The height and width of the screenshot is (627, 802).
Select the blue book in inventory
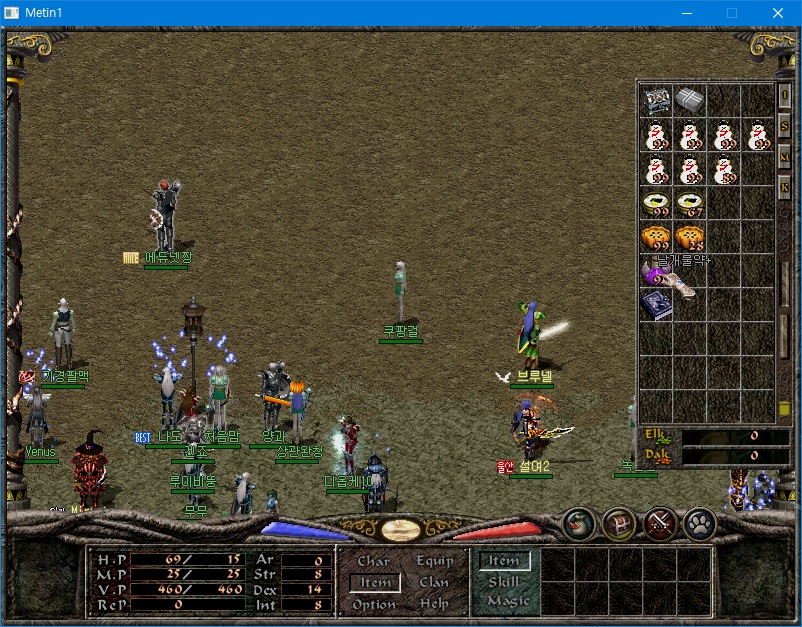pos(656,305)
